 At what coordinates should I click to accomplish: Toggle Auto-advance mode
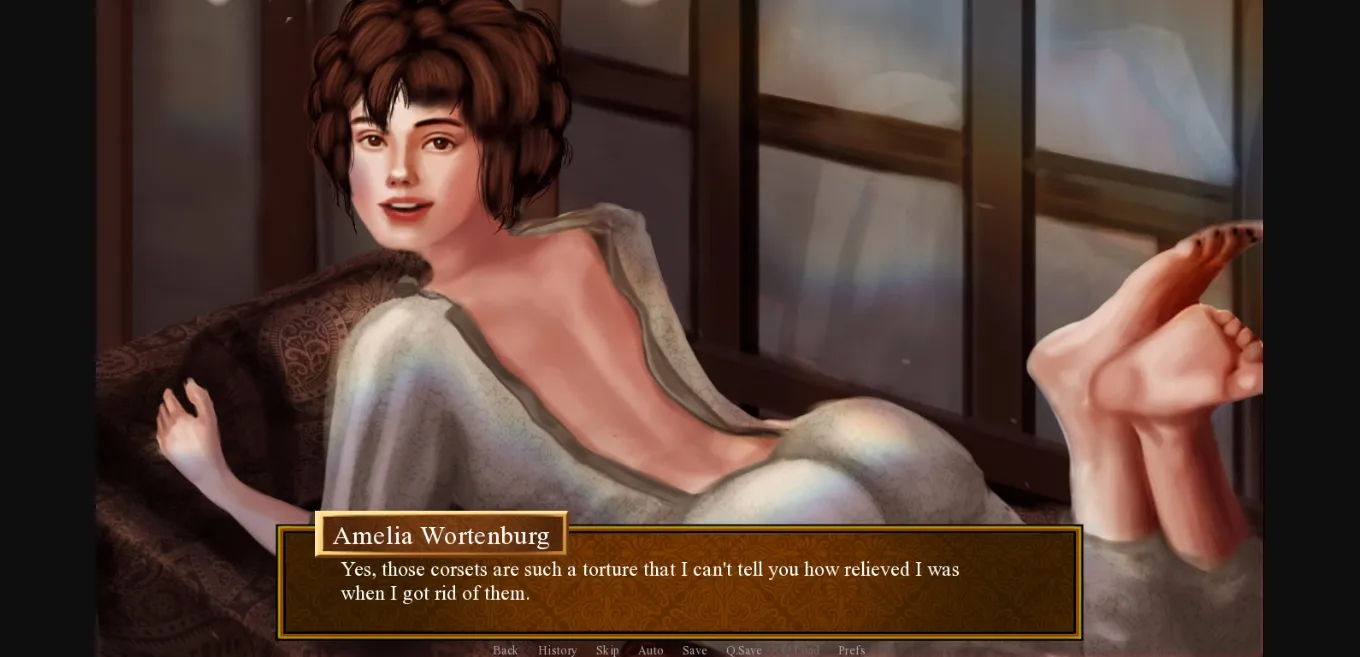pos(650,650)
